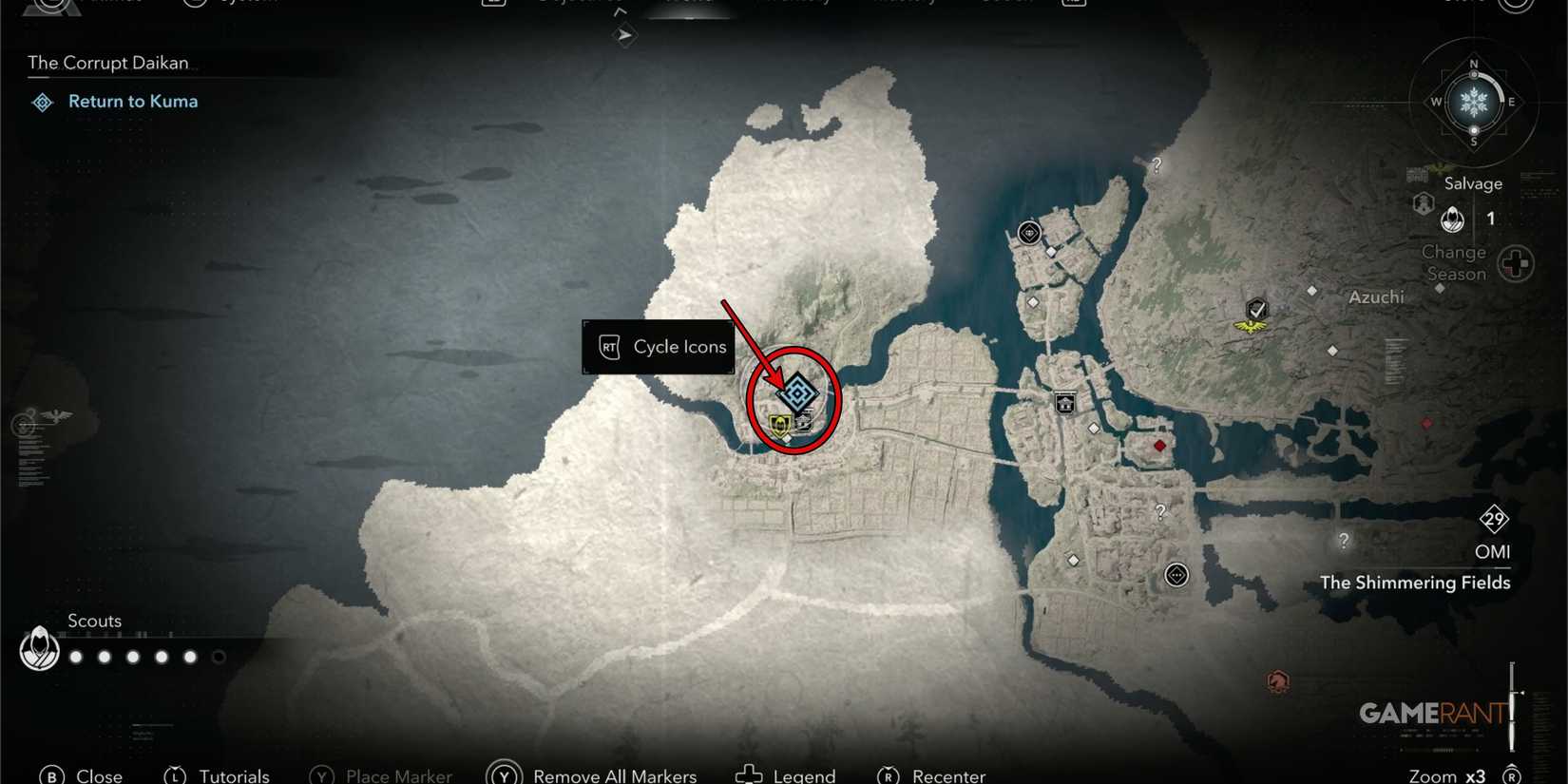Screen dimensions: 1568x784
Task: Click the viewpoint eye marker on the northern island
Action: click(1029, 231)
